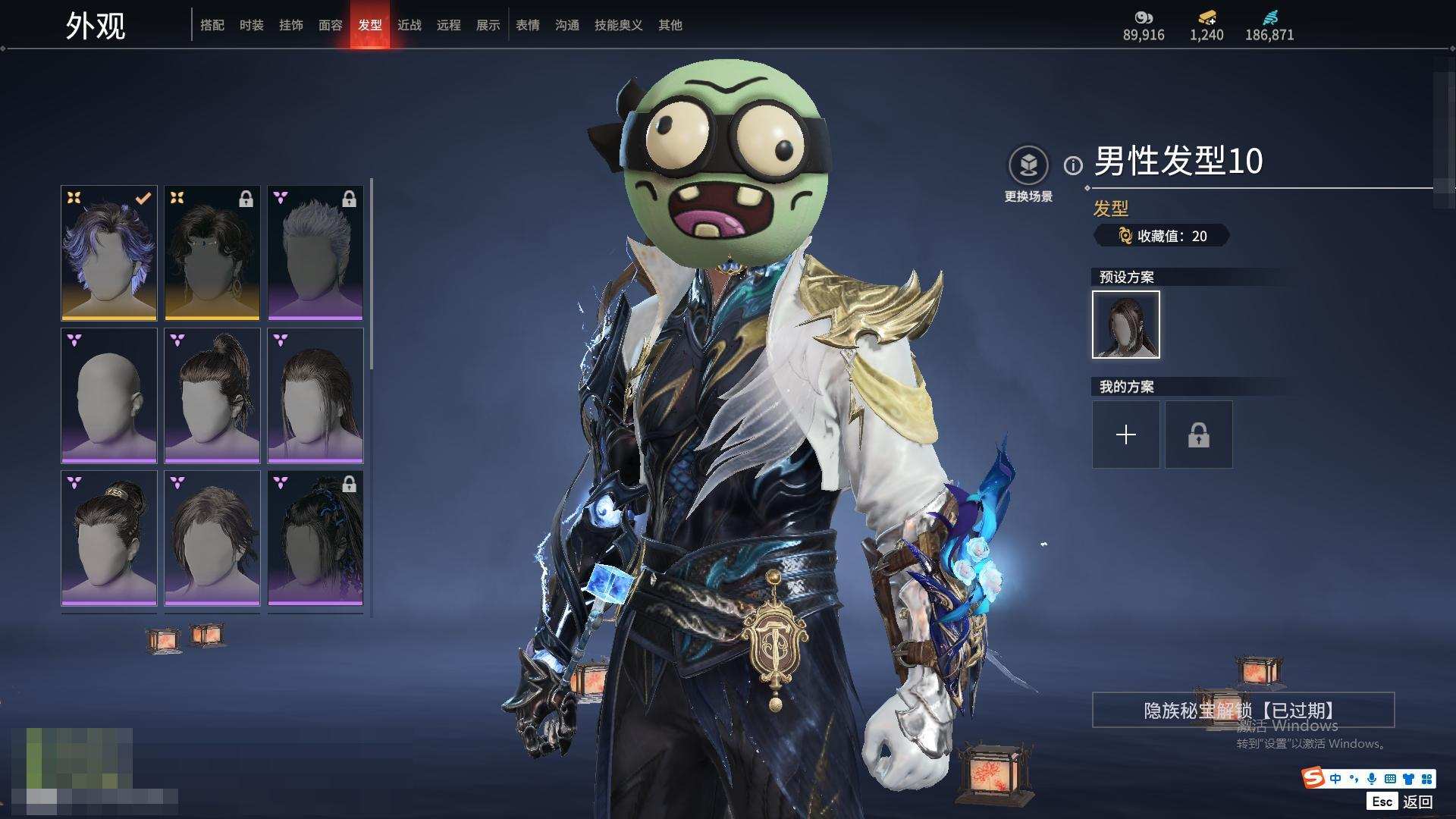The height and width of the screenshot is (819, 1456).
Task: Open the 技能奥义 tab
Action: pos(619,26)
